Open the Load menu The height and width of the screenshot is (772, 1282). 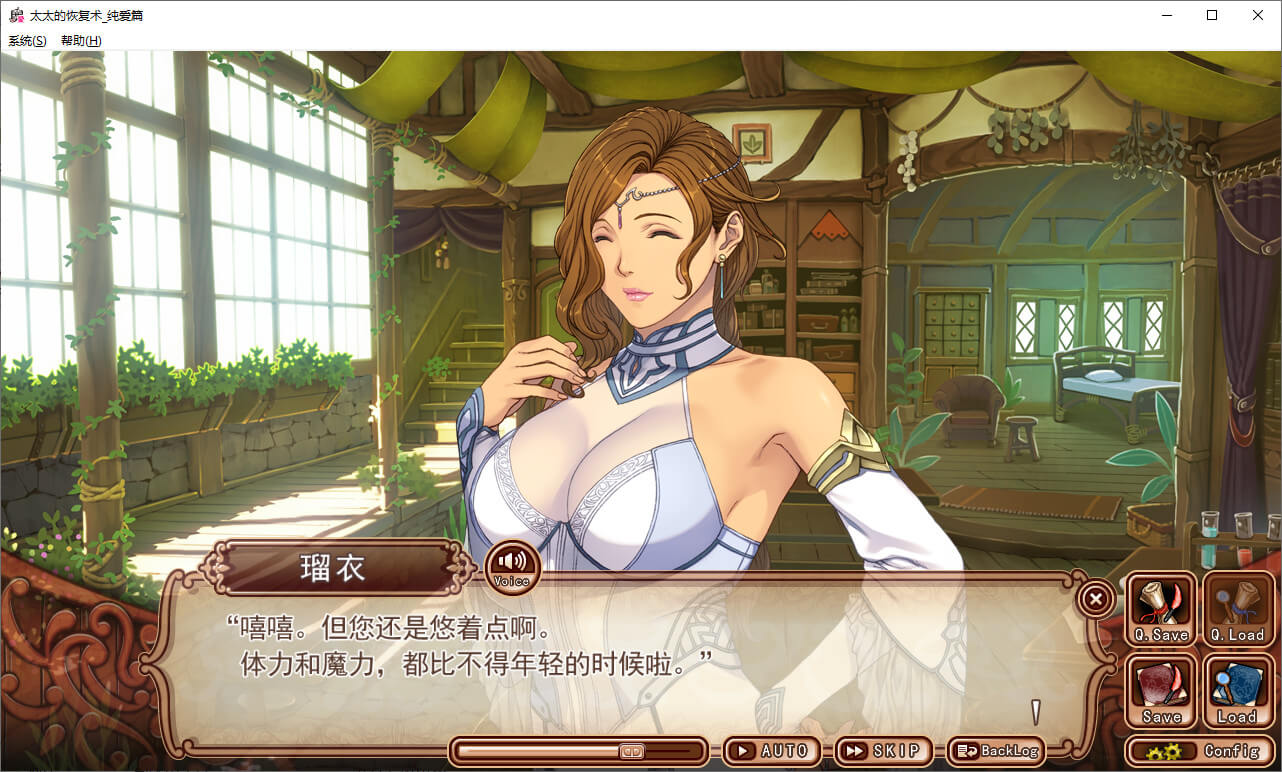coord(1237,691)
